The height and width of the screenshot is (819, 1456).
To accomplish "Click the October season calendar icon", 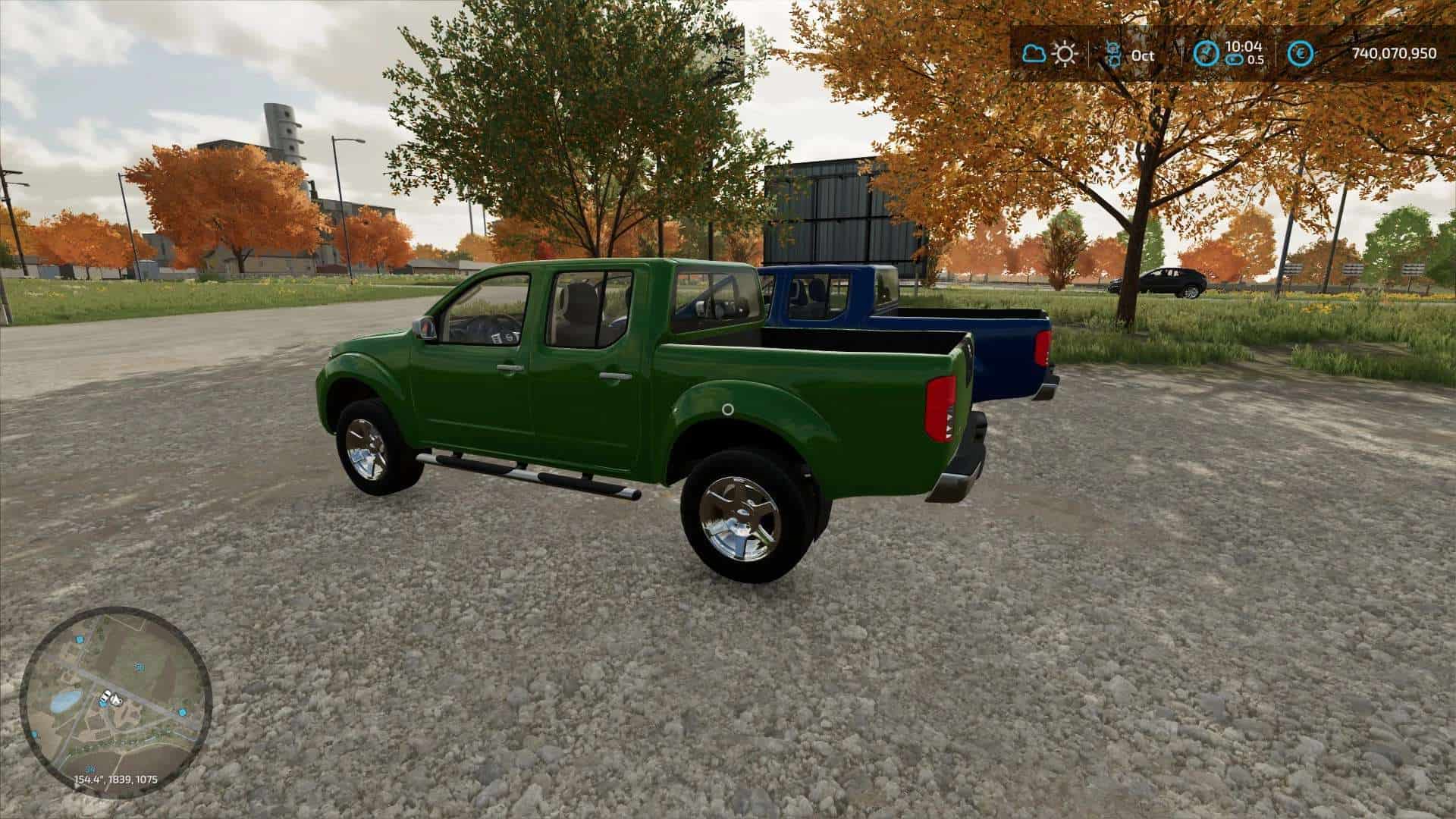I will 1113,55.
